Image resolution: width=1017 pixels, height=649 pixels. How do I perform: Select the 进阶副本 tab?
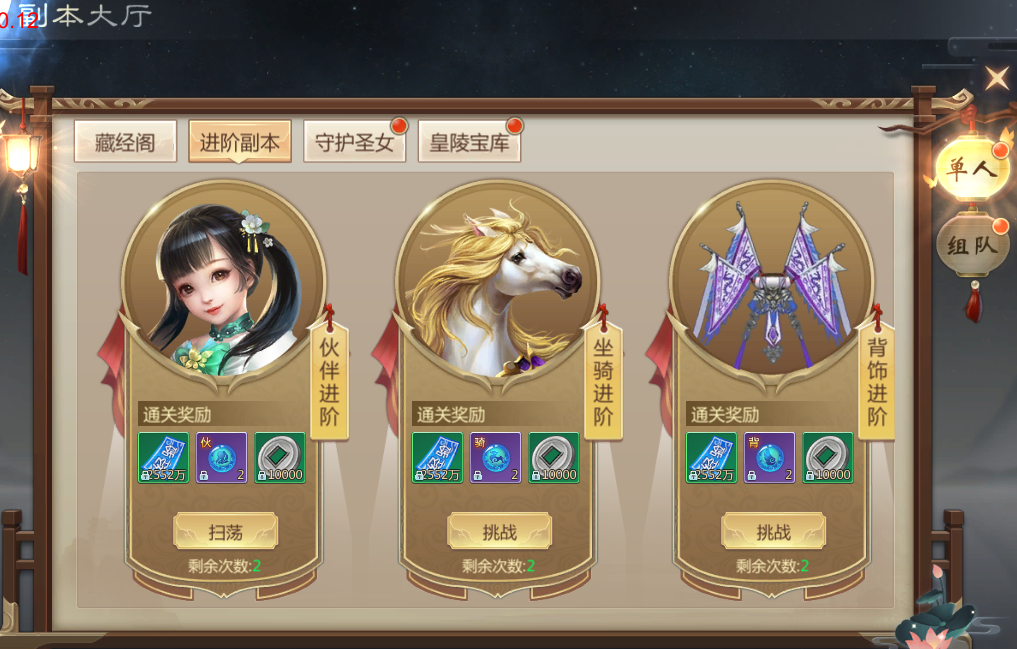click(240, 142)
